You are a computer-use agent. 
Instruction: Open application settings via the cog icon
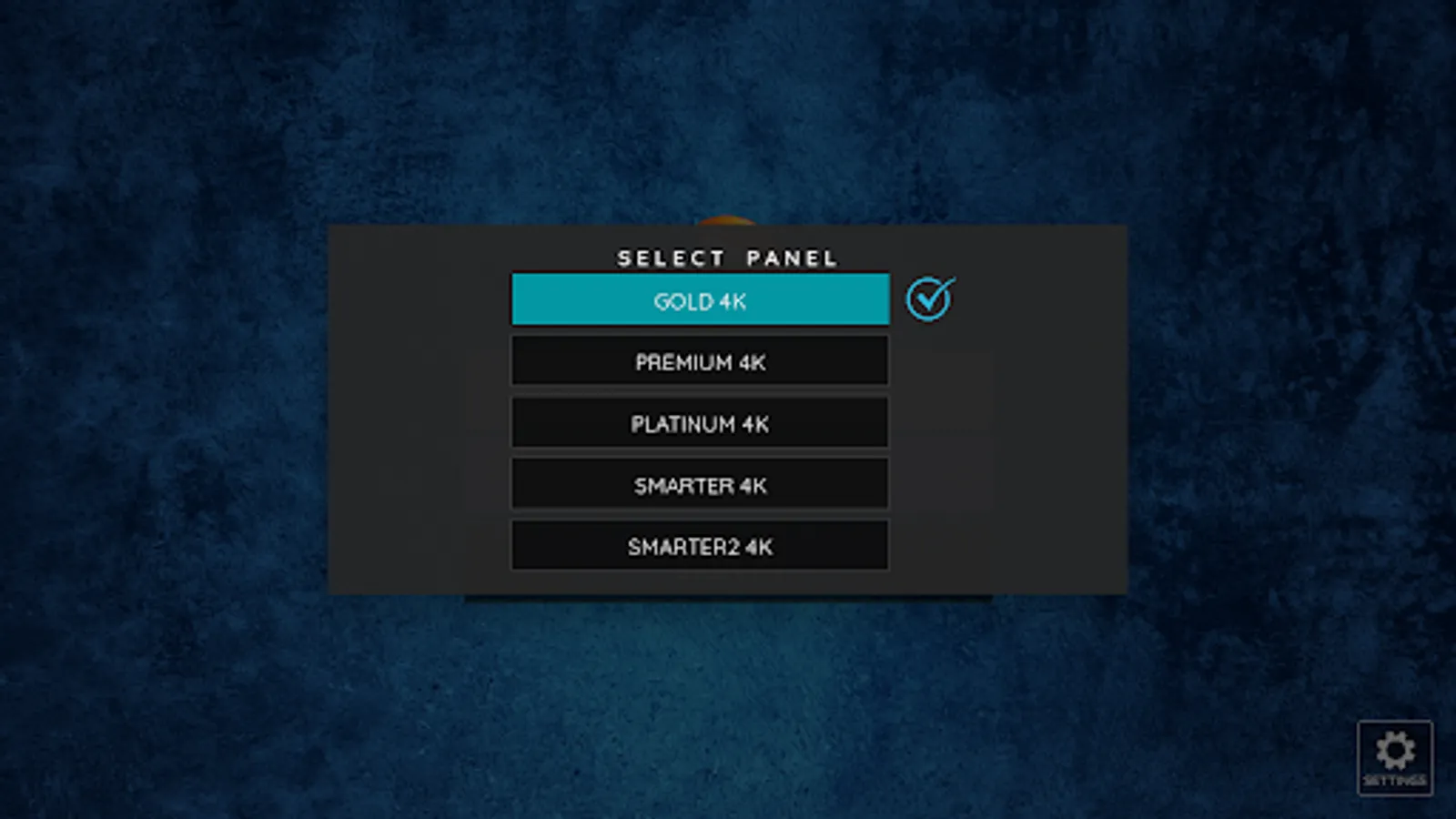tap(1392, 757)
